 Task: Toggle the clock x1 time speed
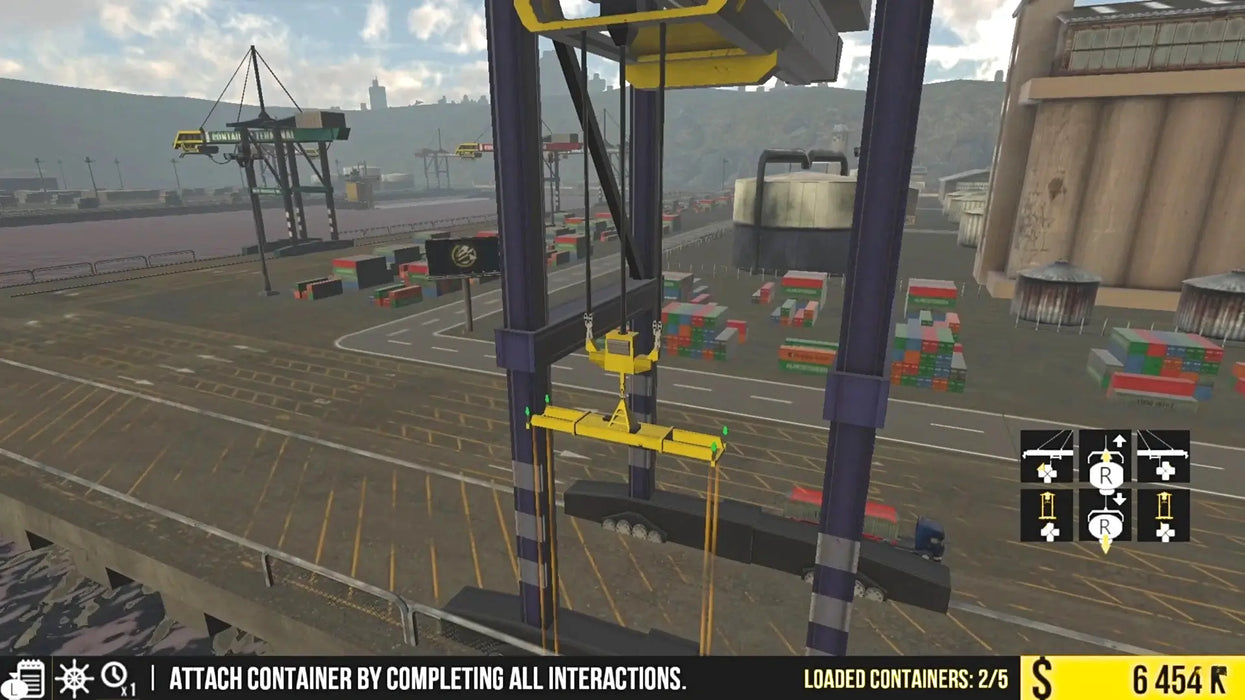point(118,679)
